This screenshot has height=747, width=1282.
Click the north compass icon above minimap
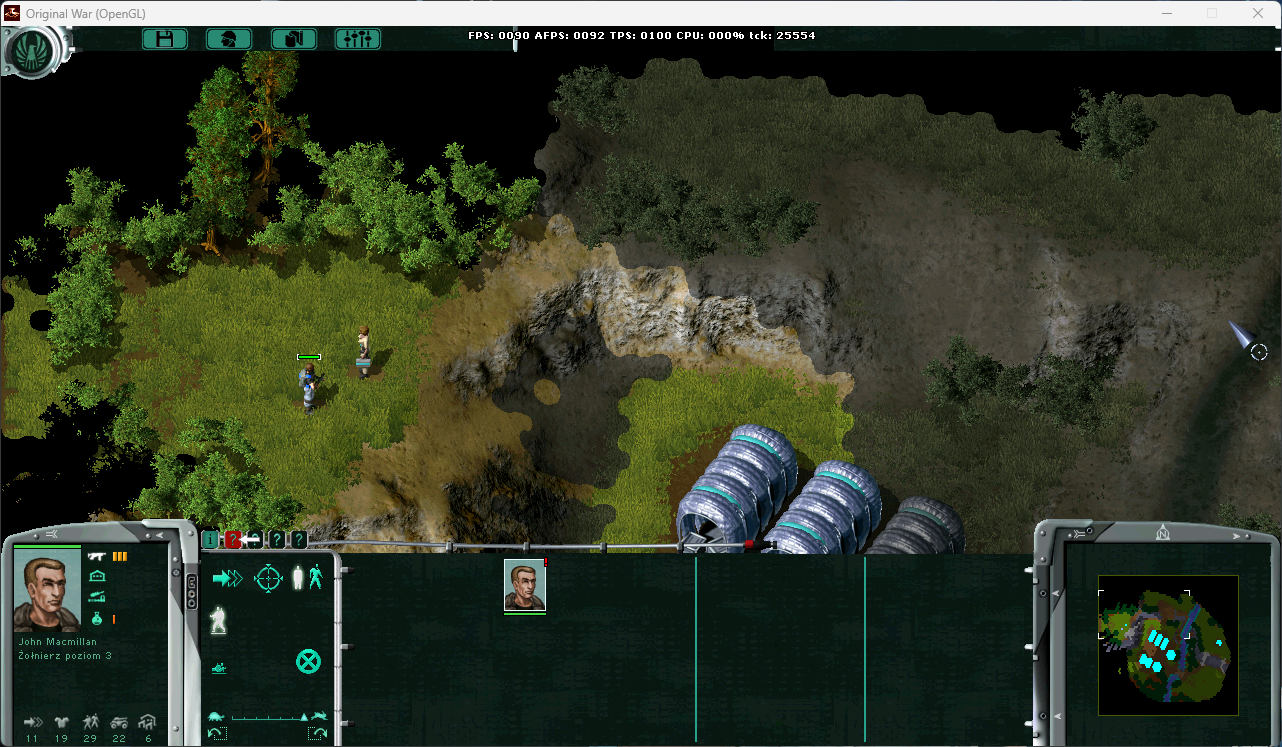click(x=1162, y=530)
